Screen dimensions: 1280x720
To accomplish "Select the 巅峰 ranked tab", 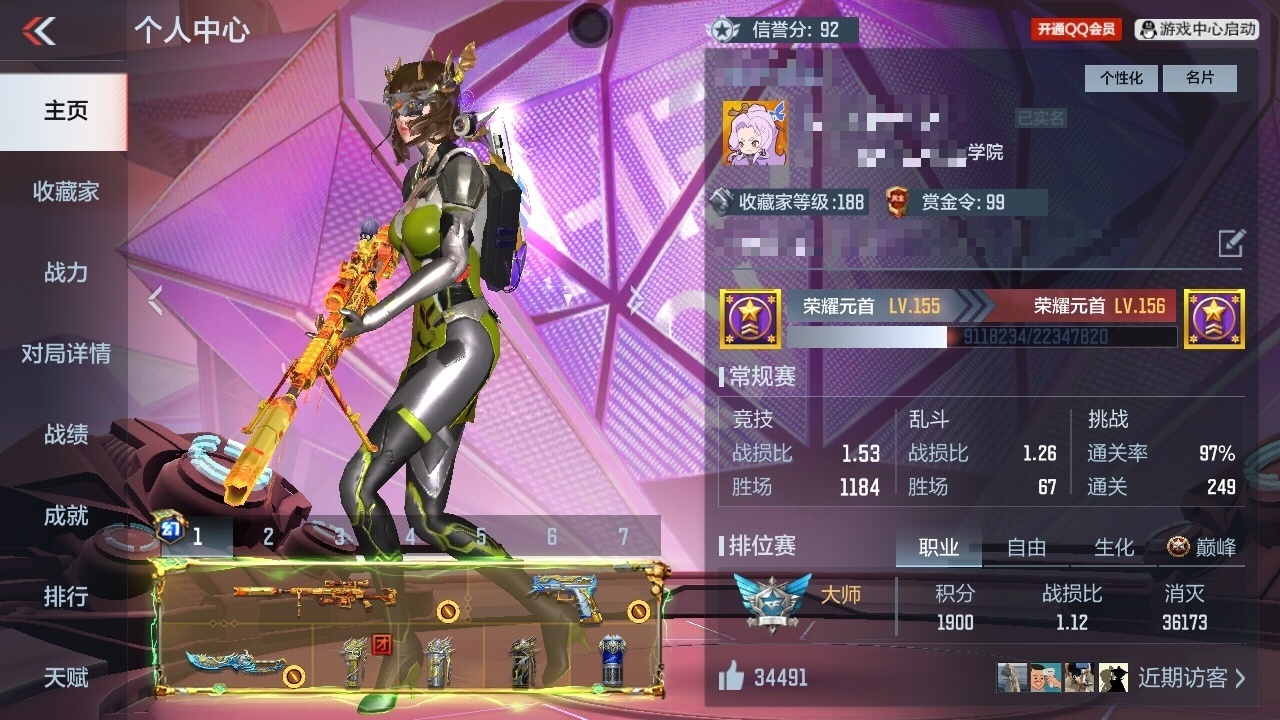I will pyautogui.click(x=1201, y=547).
